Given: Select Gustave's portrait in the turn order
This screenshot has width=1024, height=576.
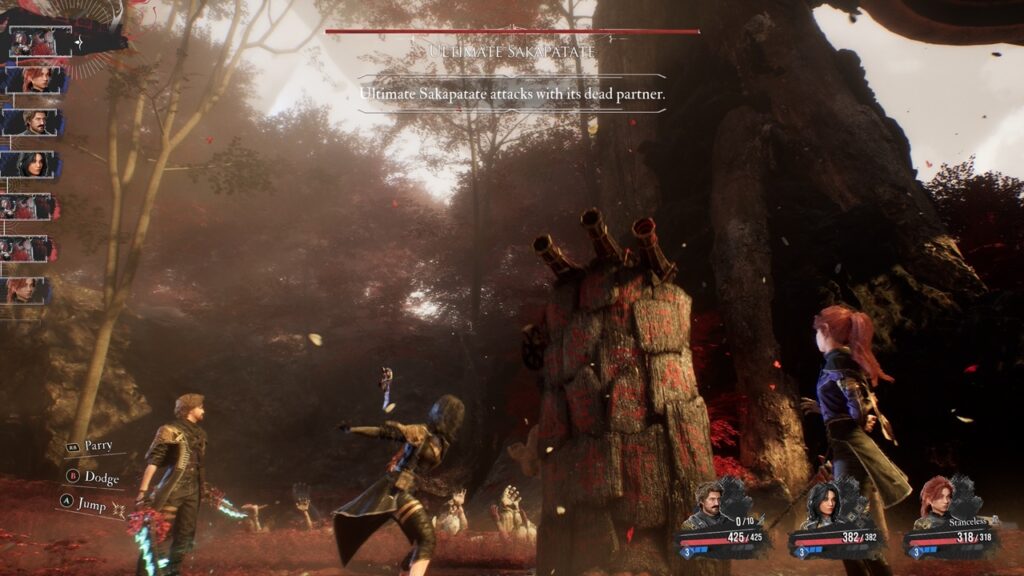Looking at the screenshot, I should (x=35, y=122).
